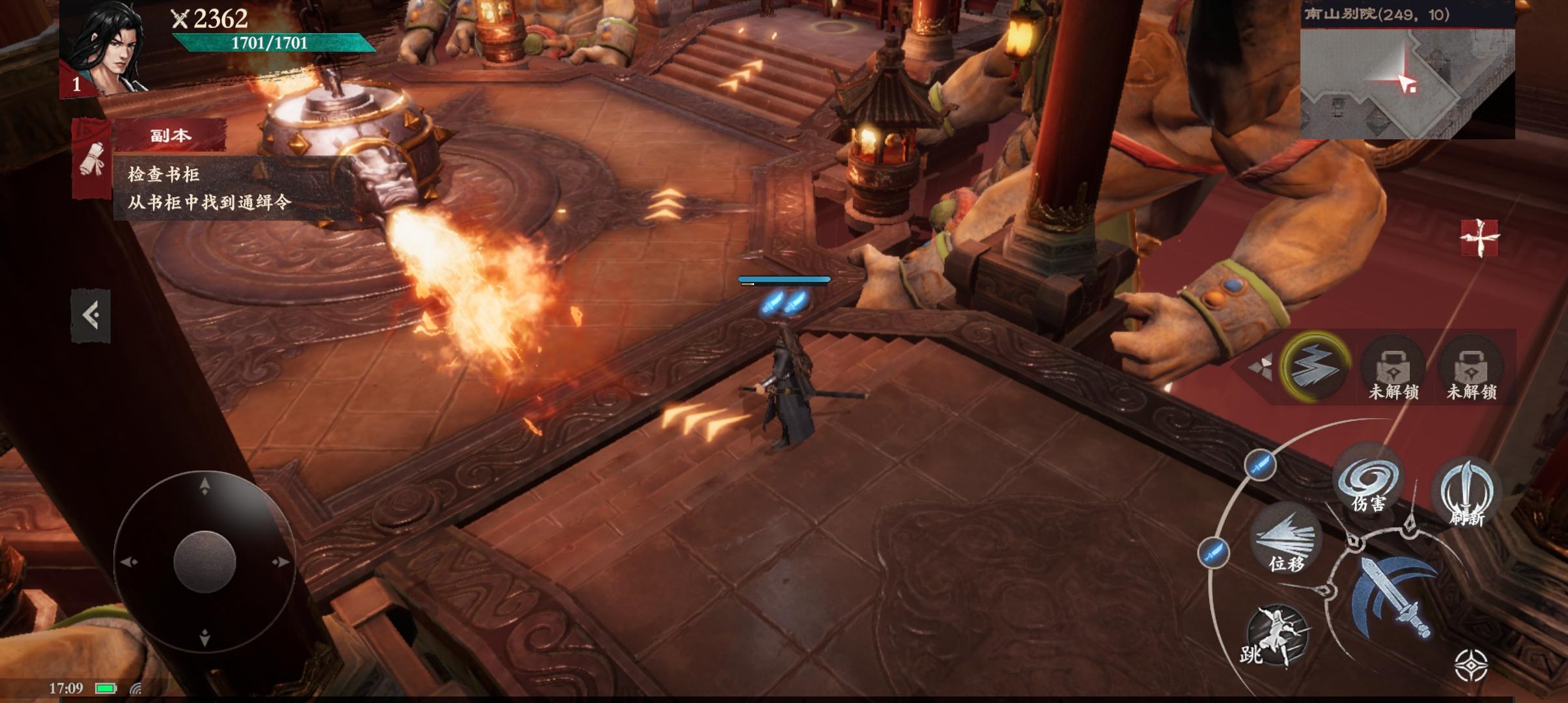Screen dimensions: 1568x703
Task: Open the 副本 dungeon quest tab
Action: [170, 135]
